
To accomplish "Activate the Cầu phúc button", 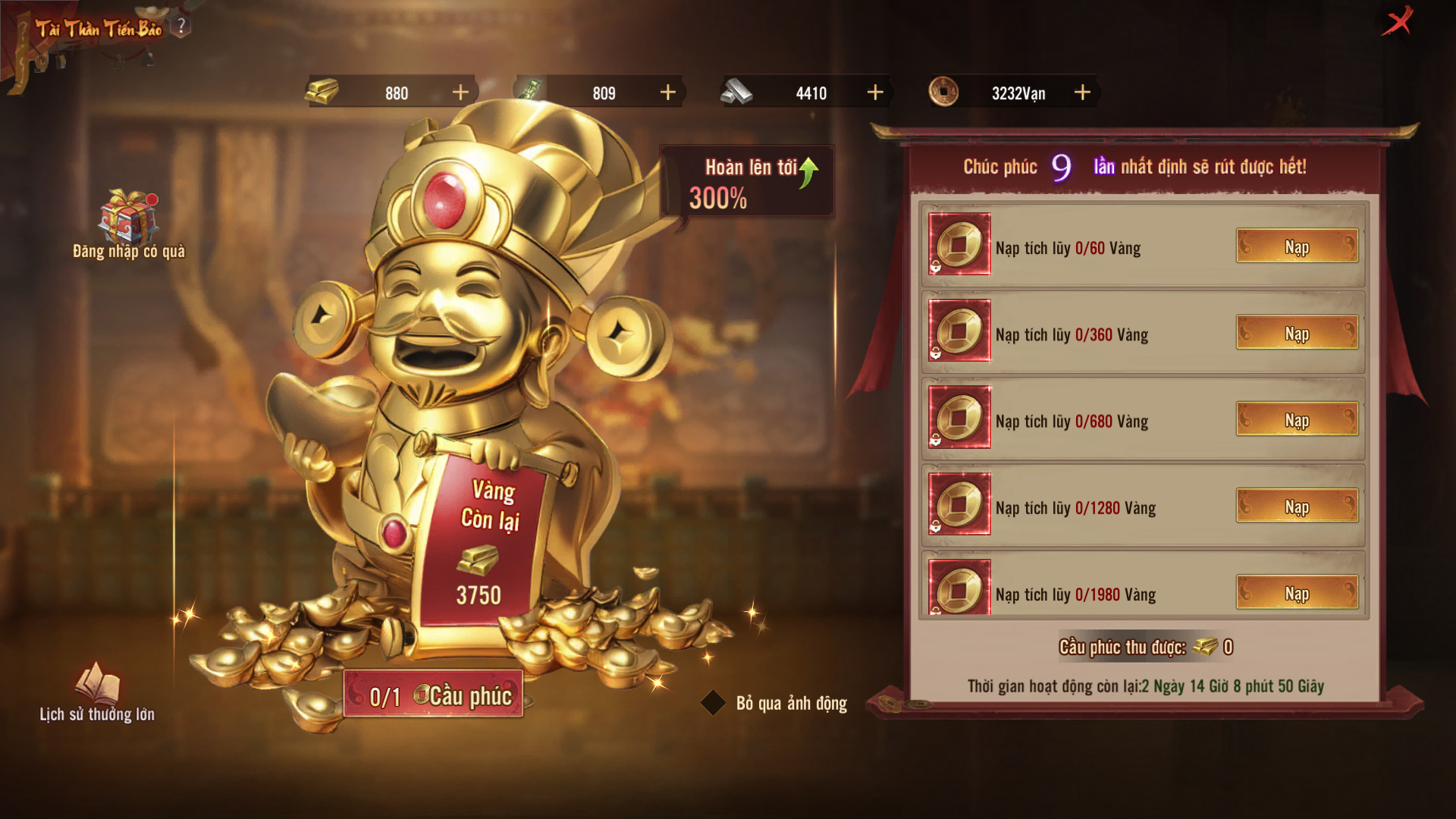I will (434, 695).
